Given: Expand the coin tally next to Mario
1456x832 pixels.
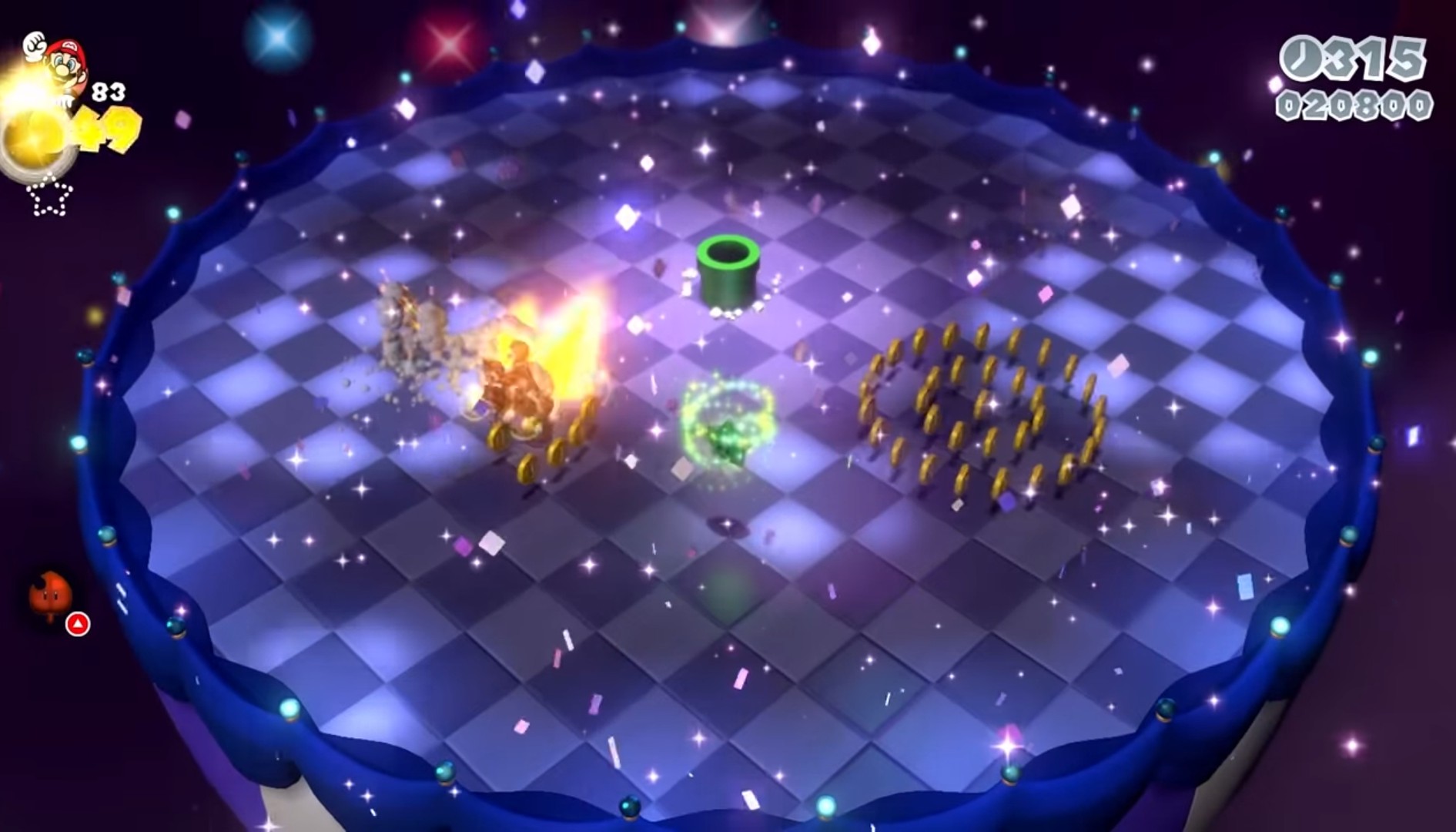Looking at the screenshot, I should pos(108,127).
